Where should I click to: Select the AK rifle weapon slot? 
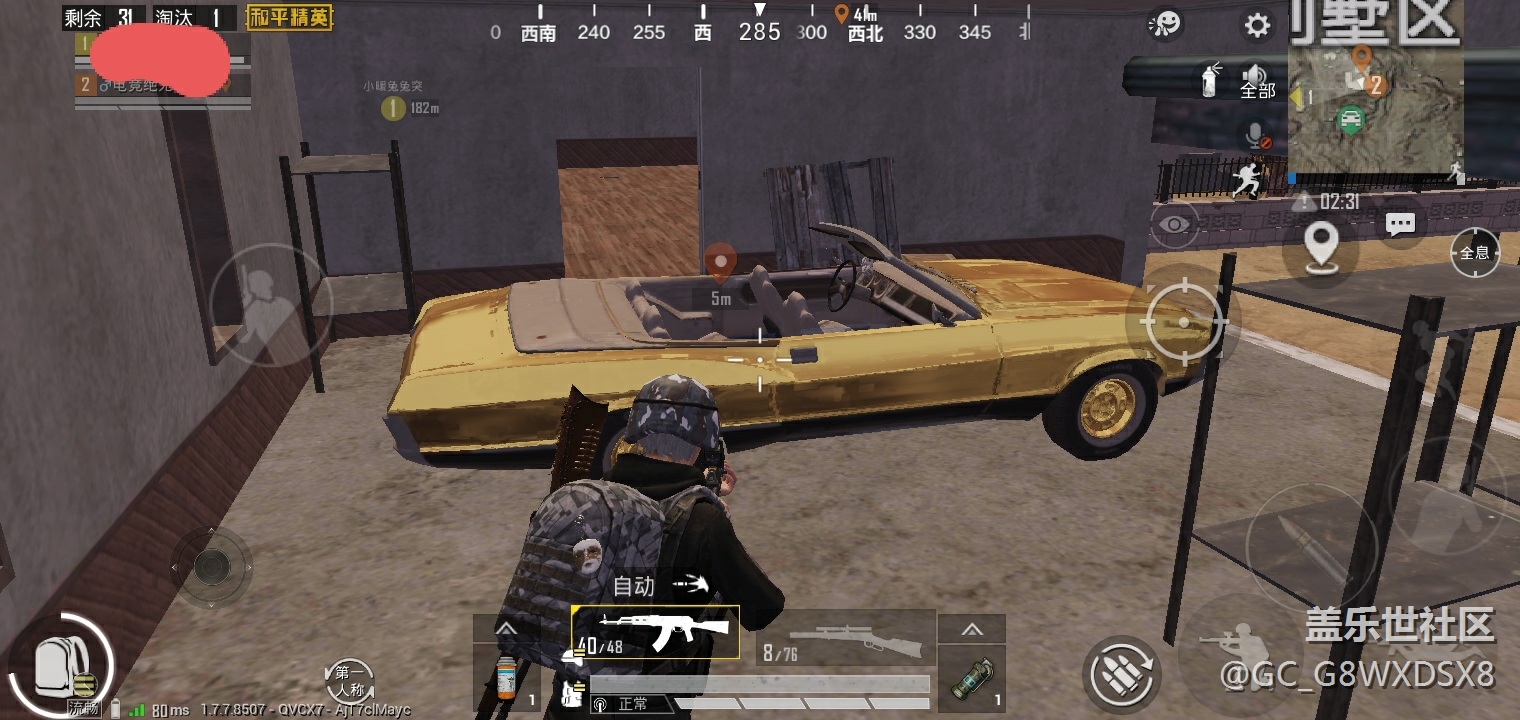click(656, 632)
